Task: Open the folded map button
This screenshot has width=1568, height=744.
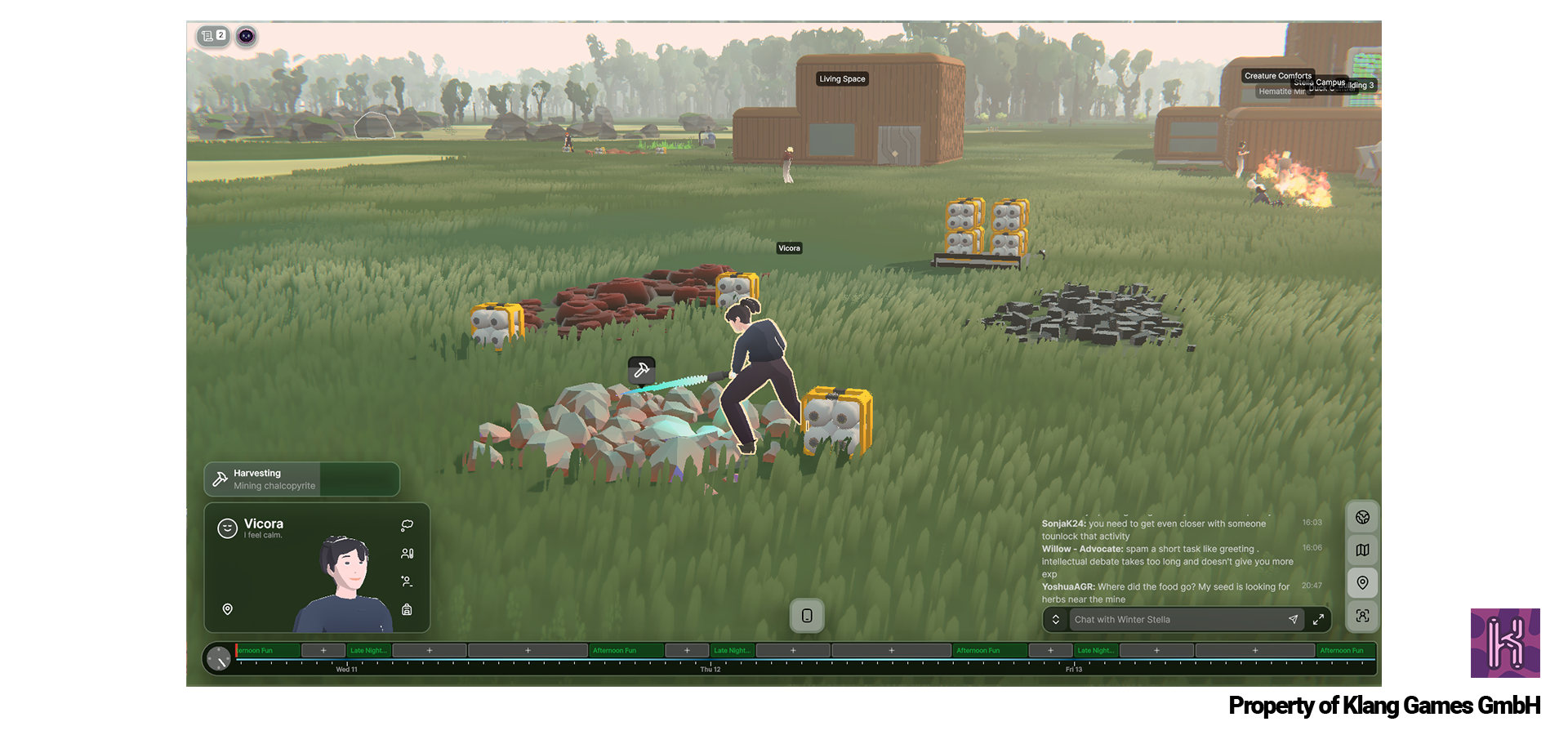Action: click(x=1362, y=550)
